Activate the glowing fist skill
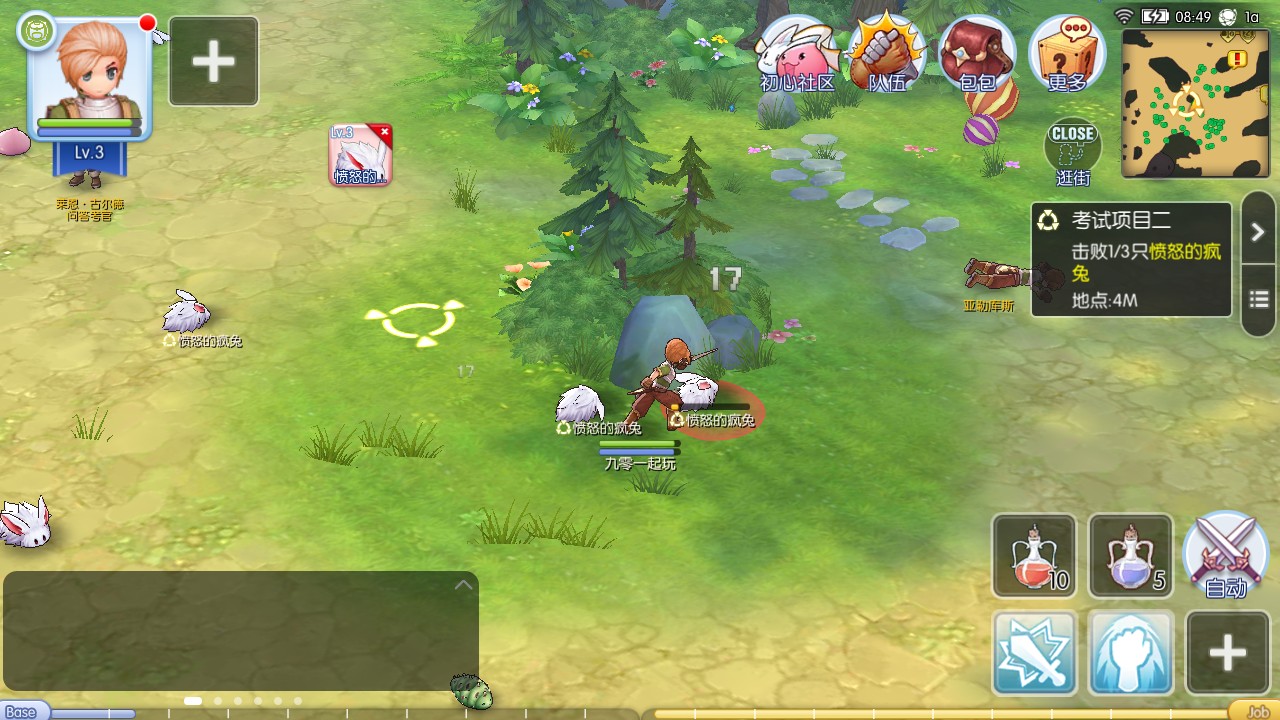Viewport: 1280px width, 720px height. coord(1130,653)
